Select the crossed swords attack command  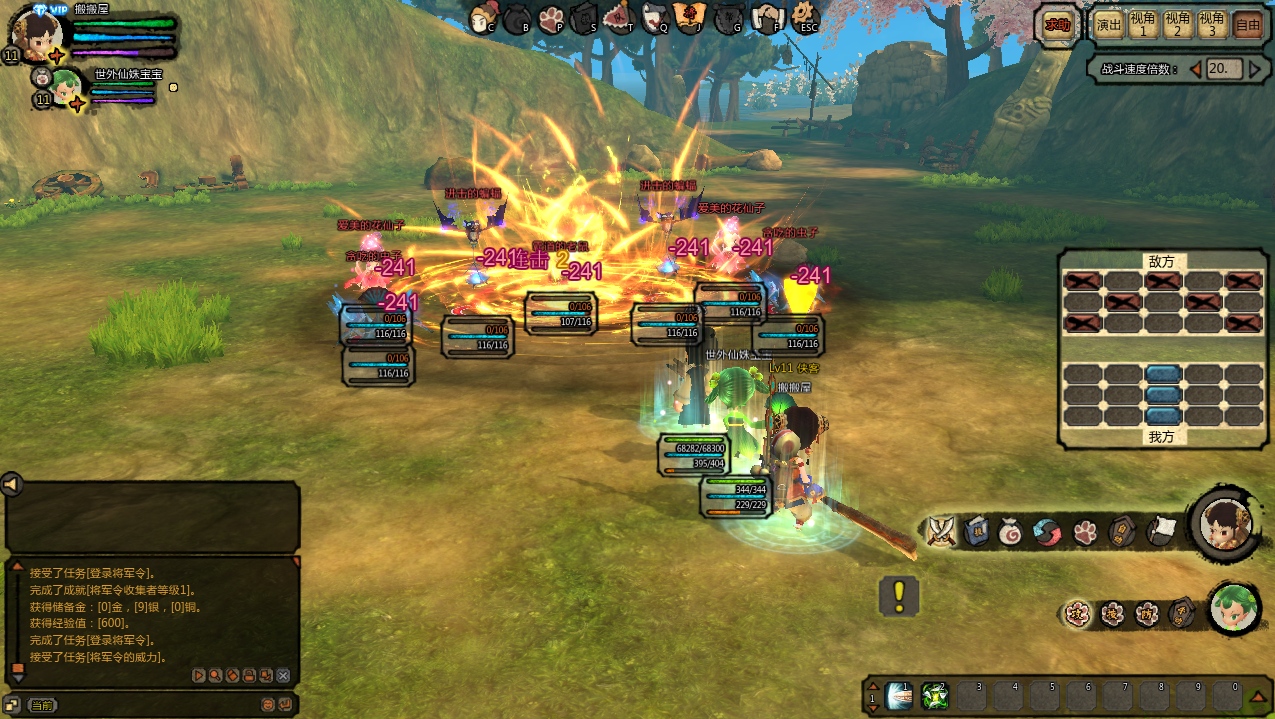[x=941, y=532]
